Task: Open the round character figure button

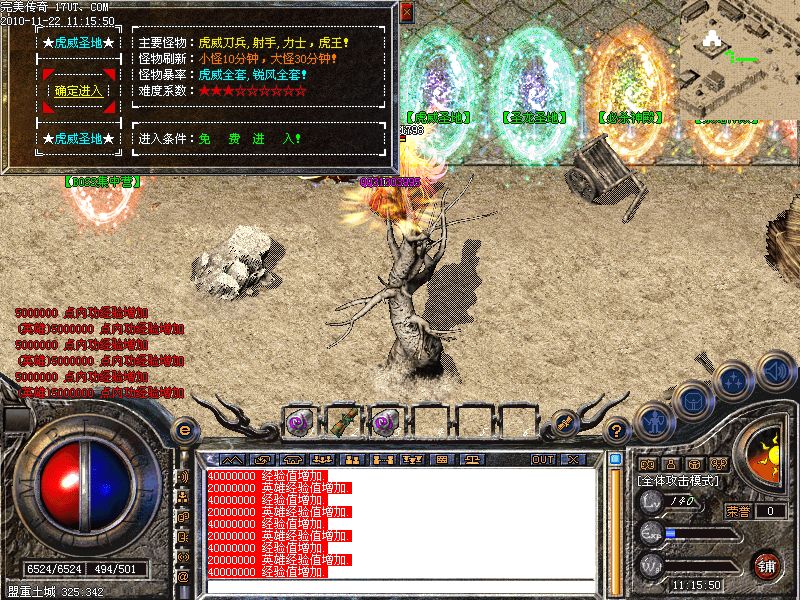Action: 653,421
